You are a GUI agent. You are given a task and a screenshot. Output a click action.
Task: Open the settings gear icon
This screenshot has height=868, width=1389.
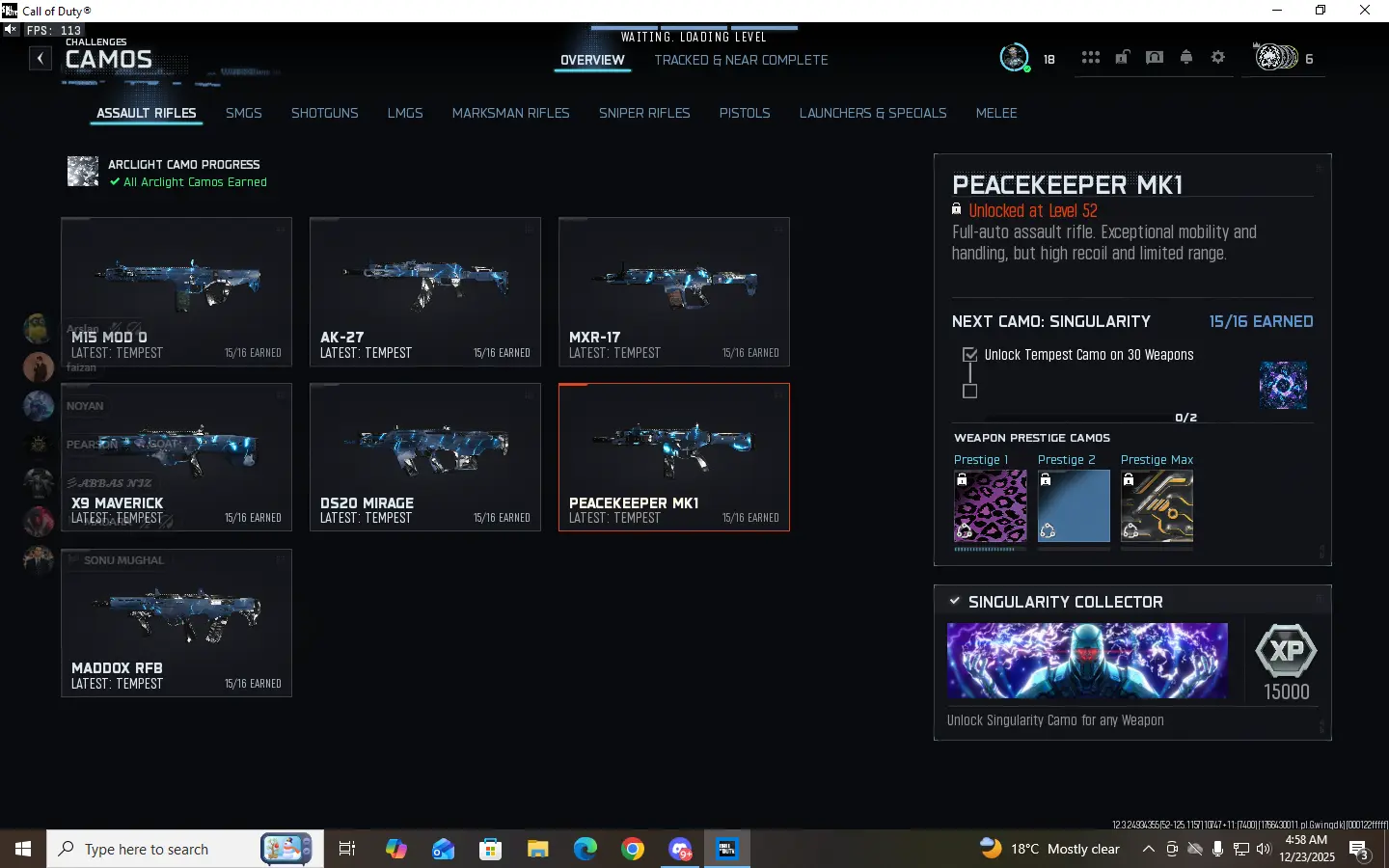click(x=1217, y=58)
